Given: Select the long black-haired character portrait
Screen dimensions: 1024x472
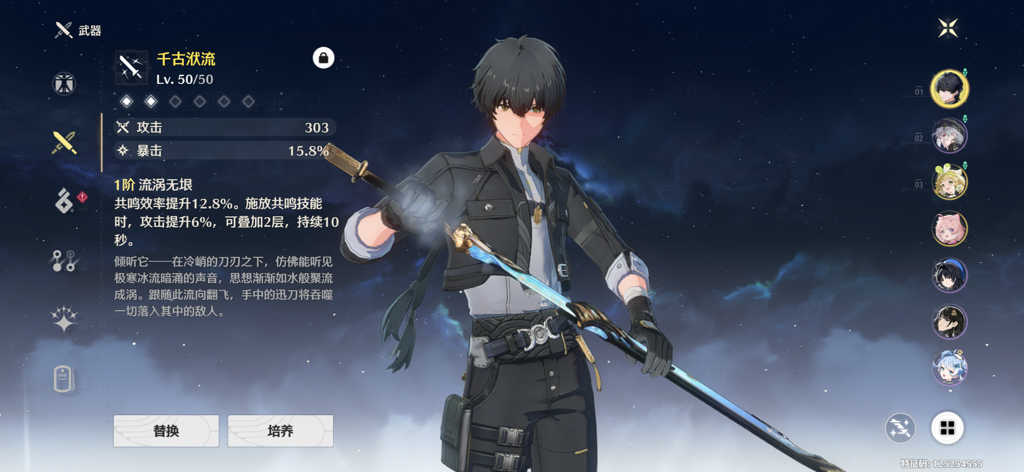Looking at the screenshot, I should pos(949,321).
